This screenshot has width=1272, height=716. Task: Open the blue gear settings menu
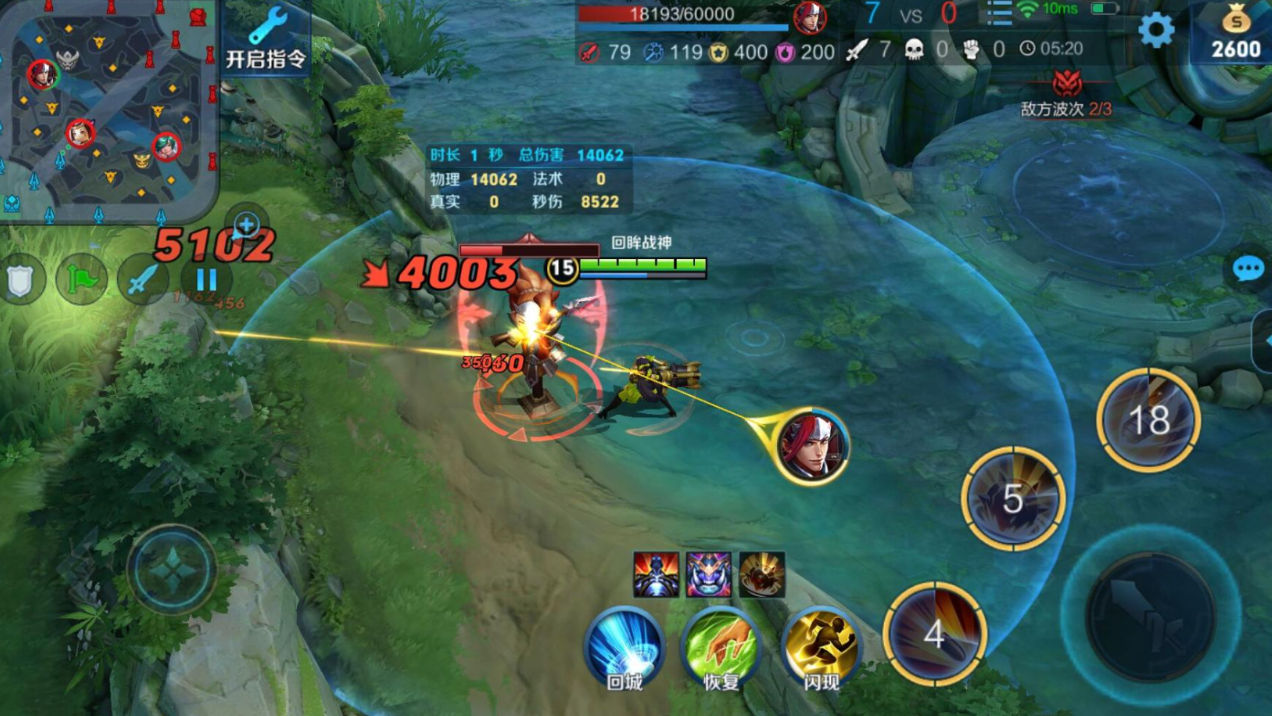click(x=1156, y=30)
